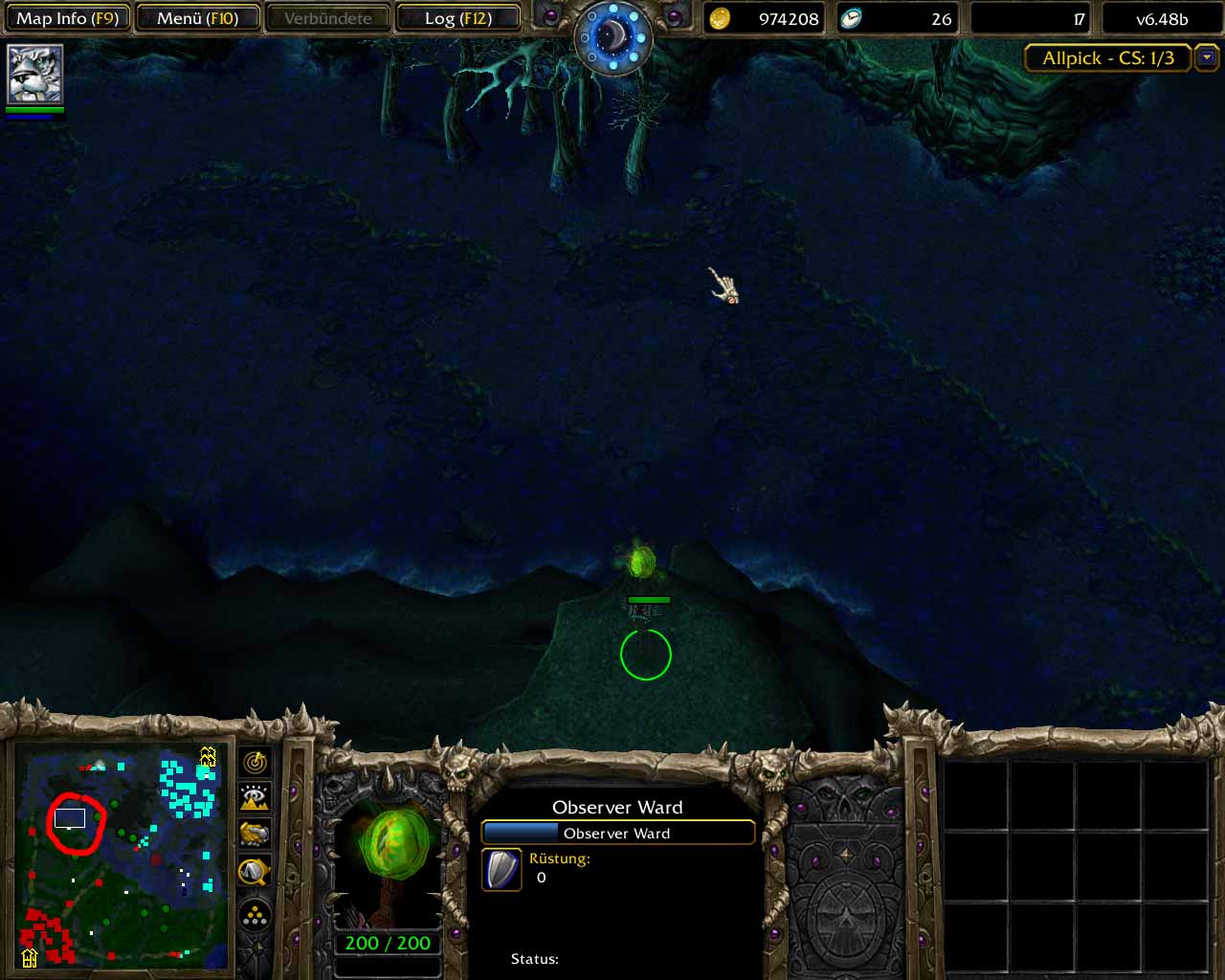Open the Menü (F10) game menu
This screenshot has height=980, width=1225.
tap(198, 18)
